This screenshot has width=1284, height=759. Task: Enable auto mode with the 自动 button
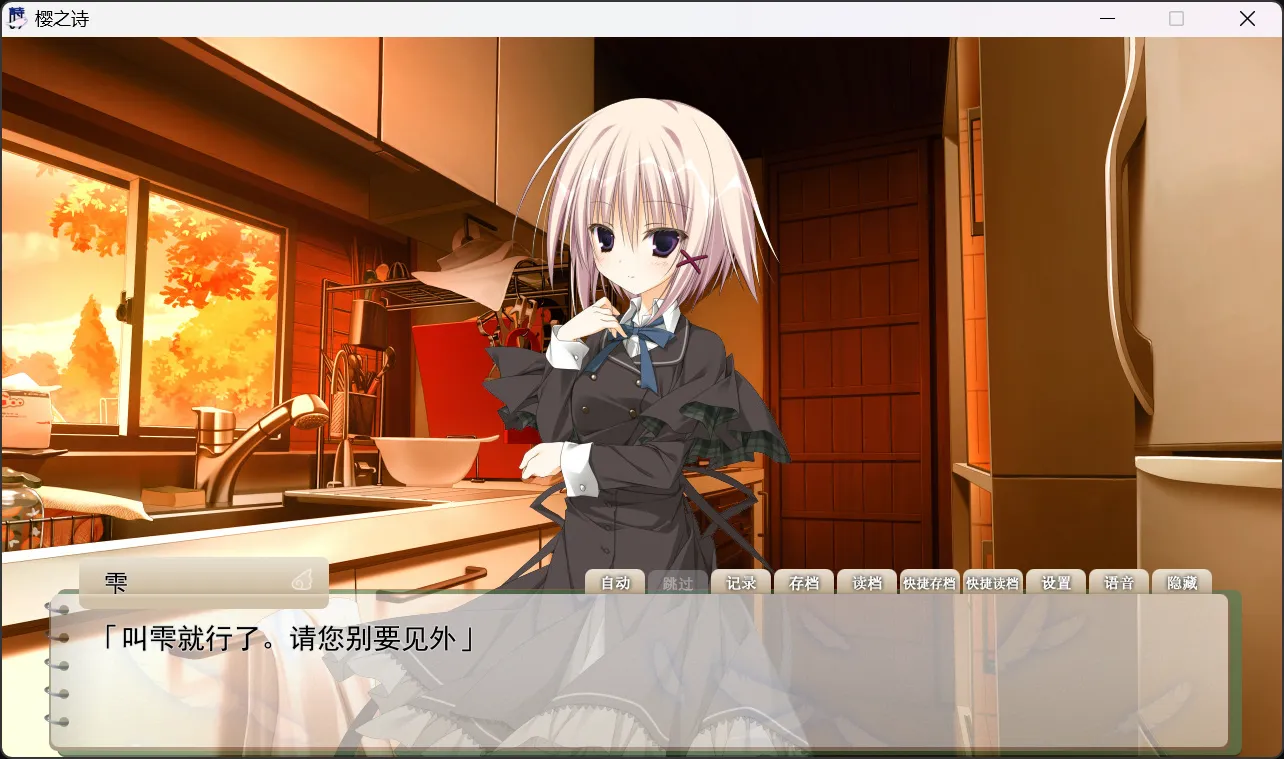coord(615,583)
